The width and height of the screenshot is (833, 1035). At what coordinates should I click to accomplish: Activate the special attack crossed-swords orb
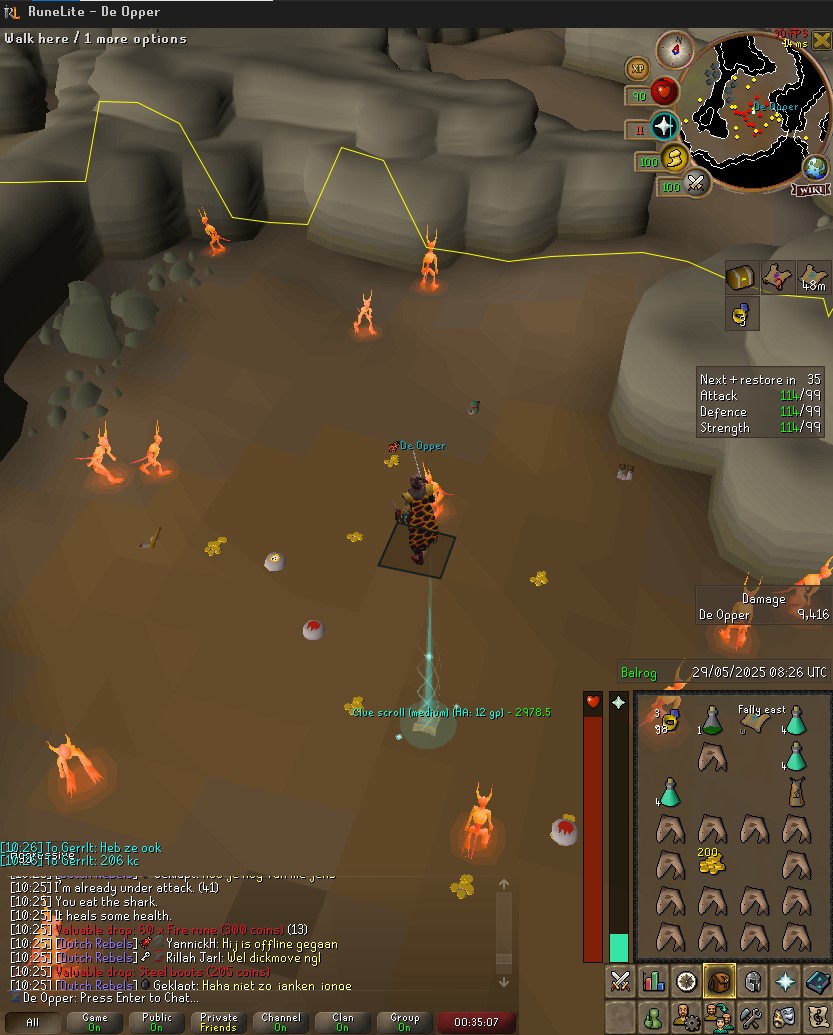tap(696, 183)
